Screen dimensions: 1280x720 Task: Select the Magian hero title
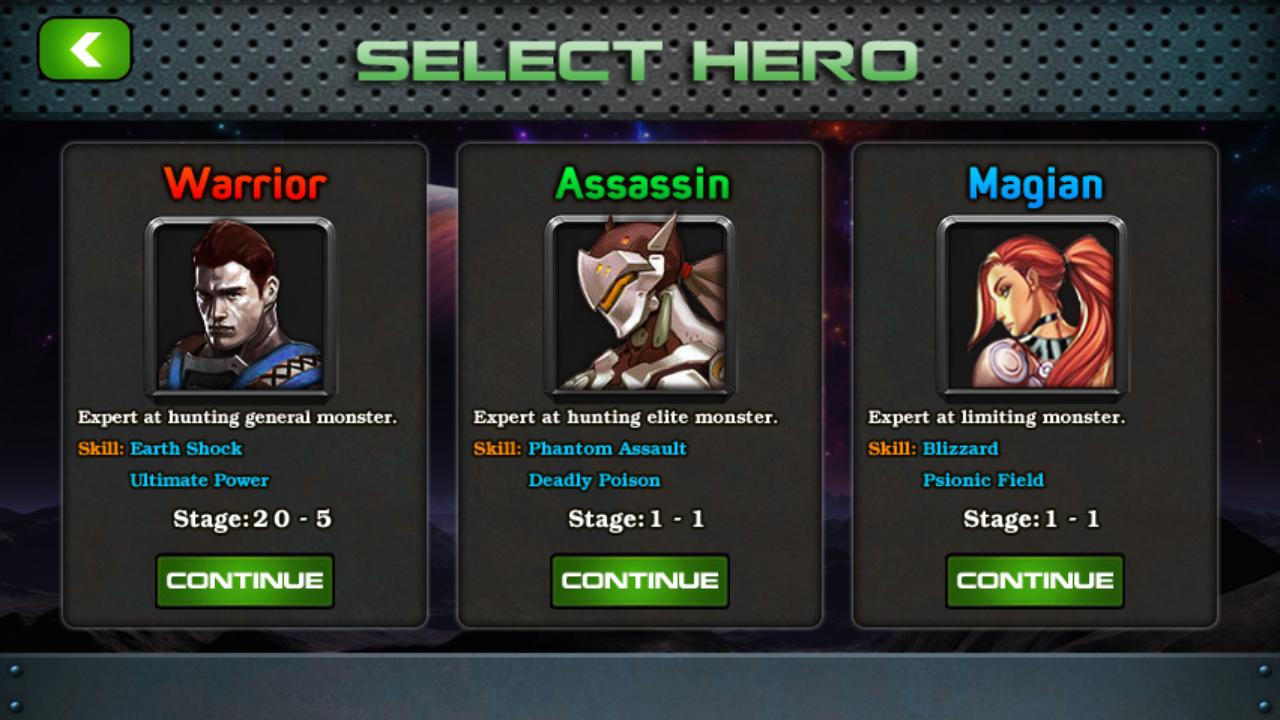1034,183
